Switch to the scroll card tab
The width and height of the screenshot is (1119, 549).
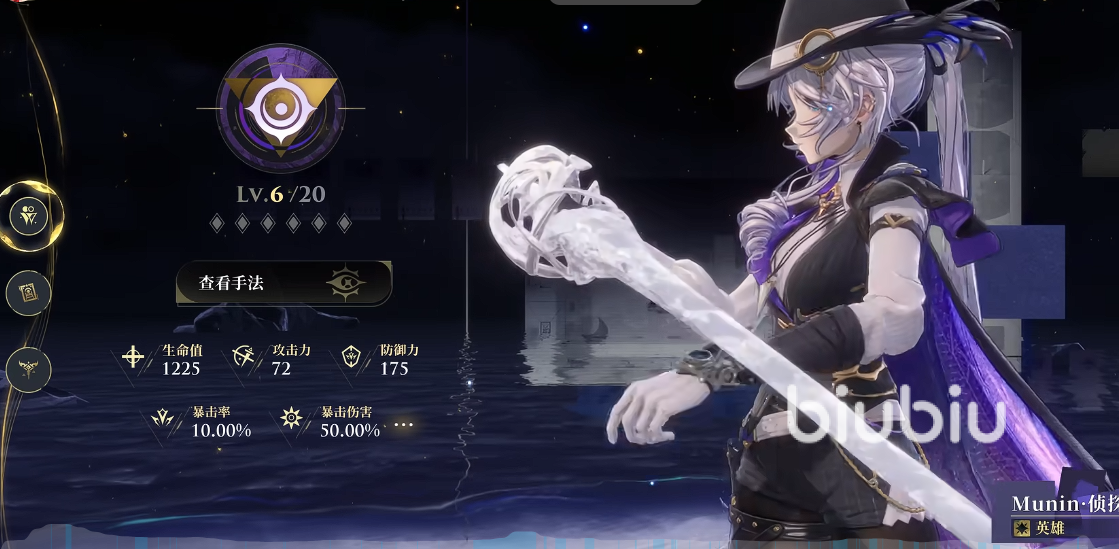pyautogui.click(x=28, y=293)
